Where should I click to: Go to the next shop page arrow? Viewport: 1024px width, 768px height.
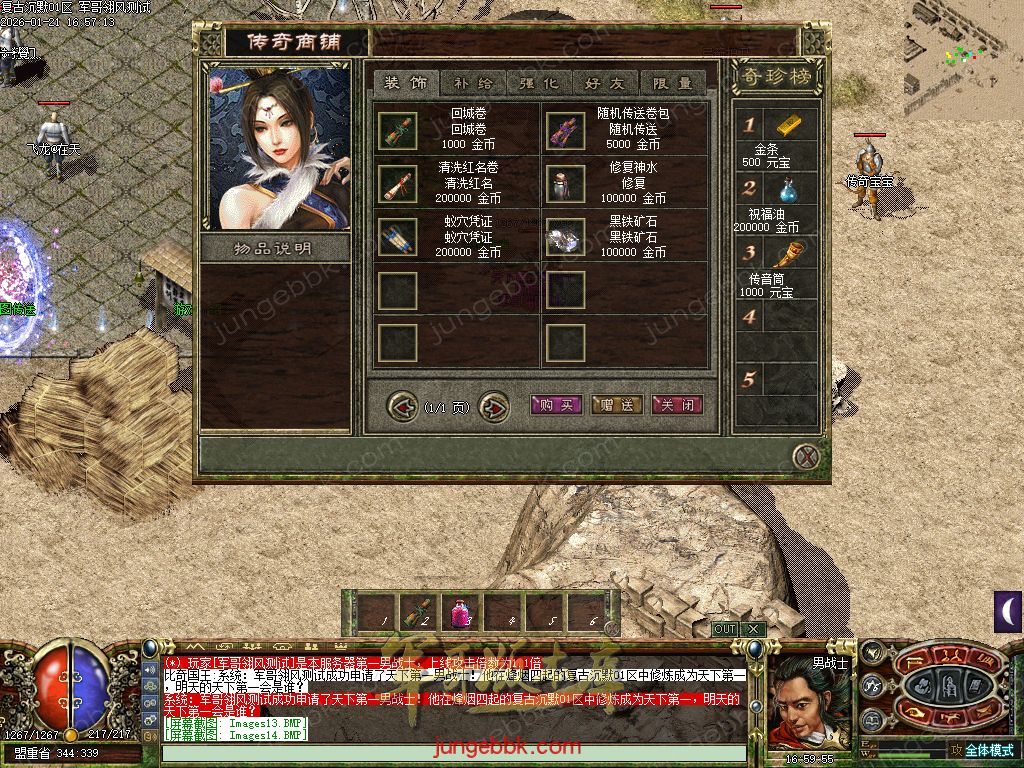pyautogui.click(x=494, y=407)
